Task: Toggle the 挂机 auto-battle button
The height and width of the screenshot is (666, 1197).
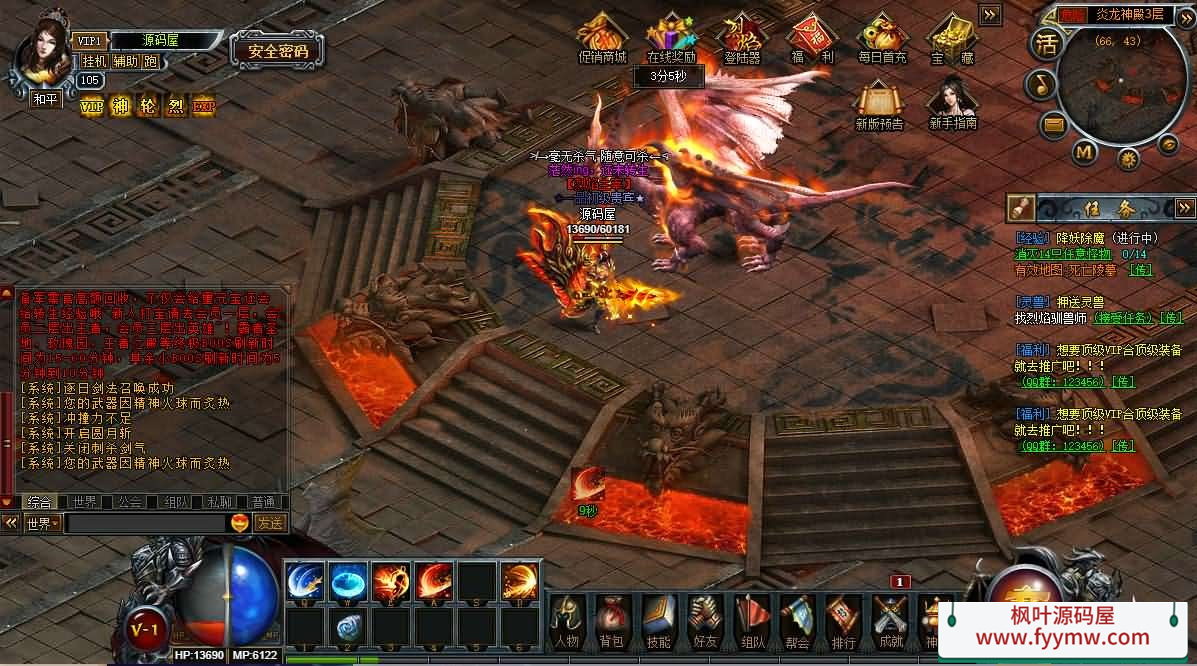Action: click(x=94, y=61)
